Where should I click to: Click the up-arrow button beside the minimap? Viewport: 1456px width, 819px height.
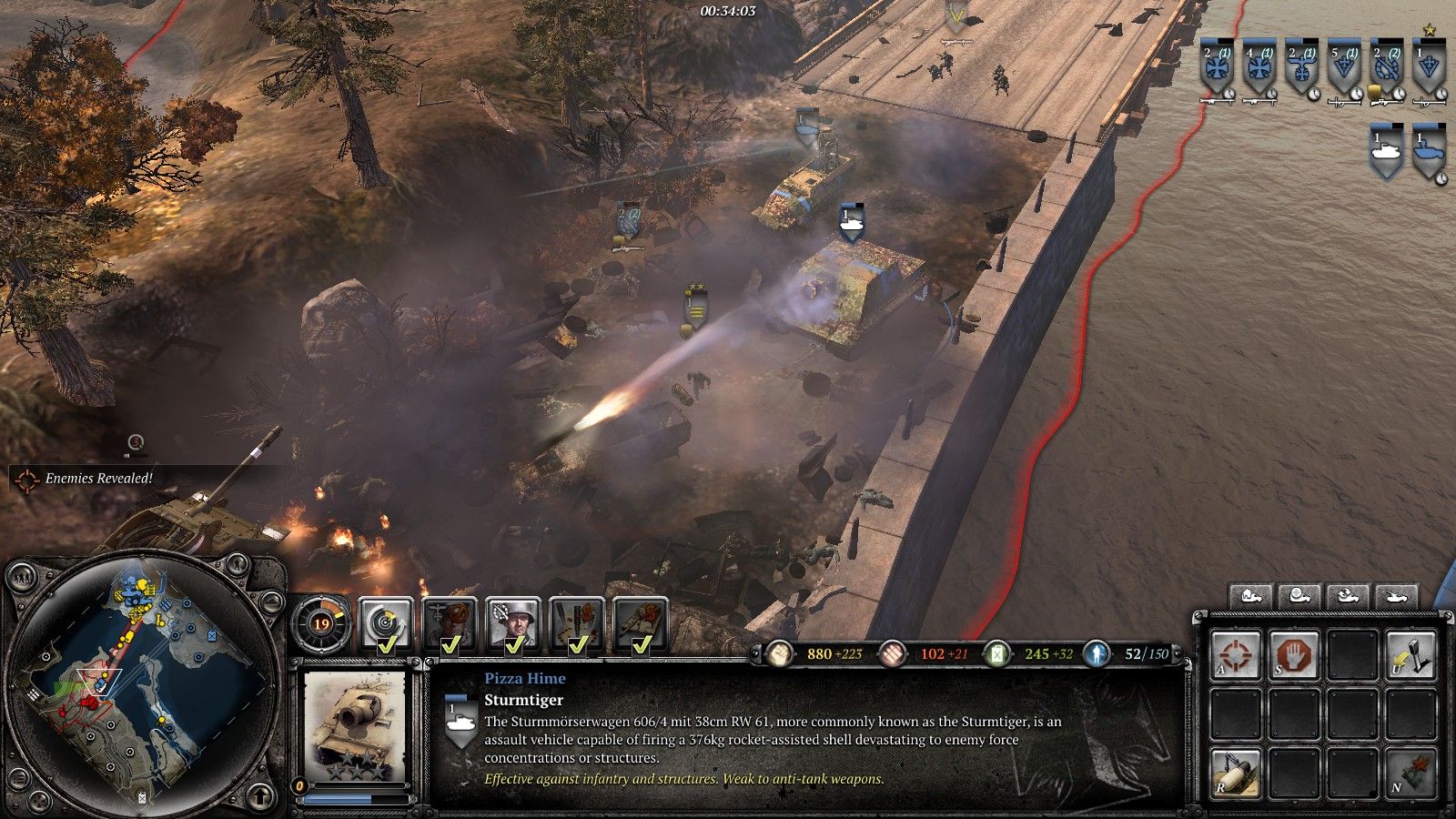pyautogui.click(x=260, y=796)
